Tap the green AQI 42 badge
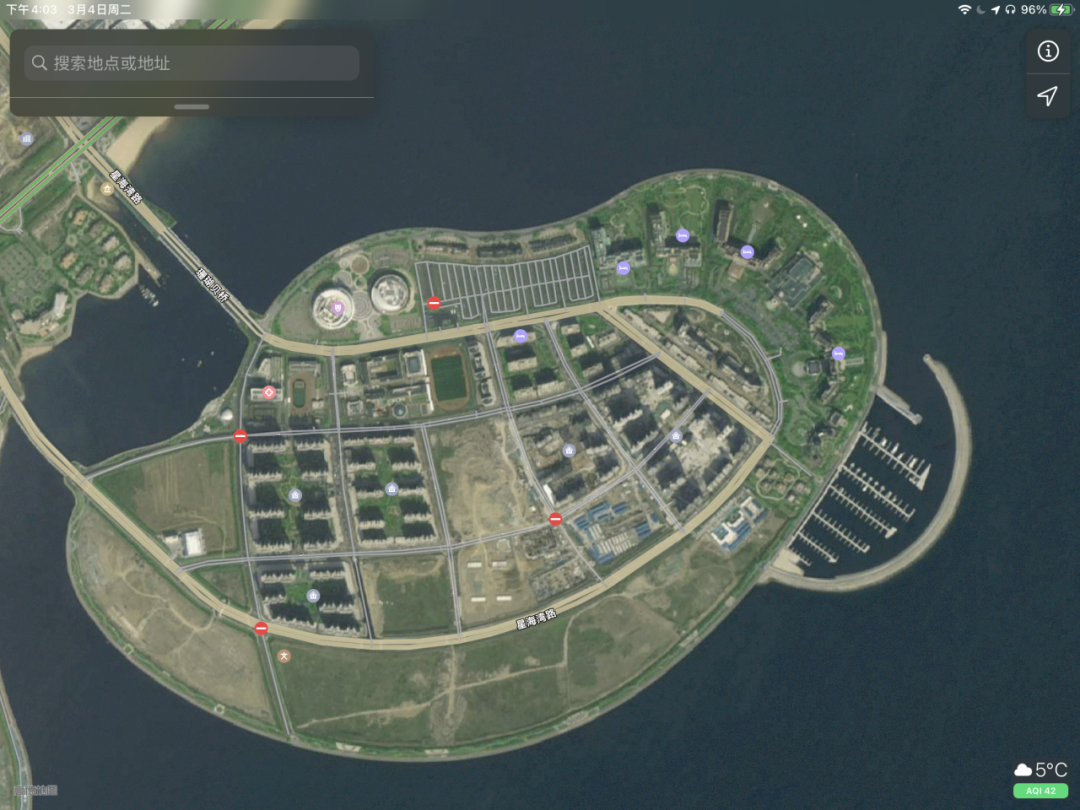Image resolution: width=1080 pixels, height=810 pixels. [1040, 790]
